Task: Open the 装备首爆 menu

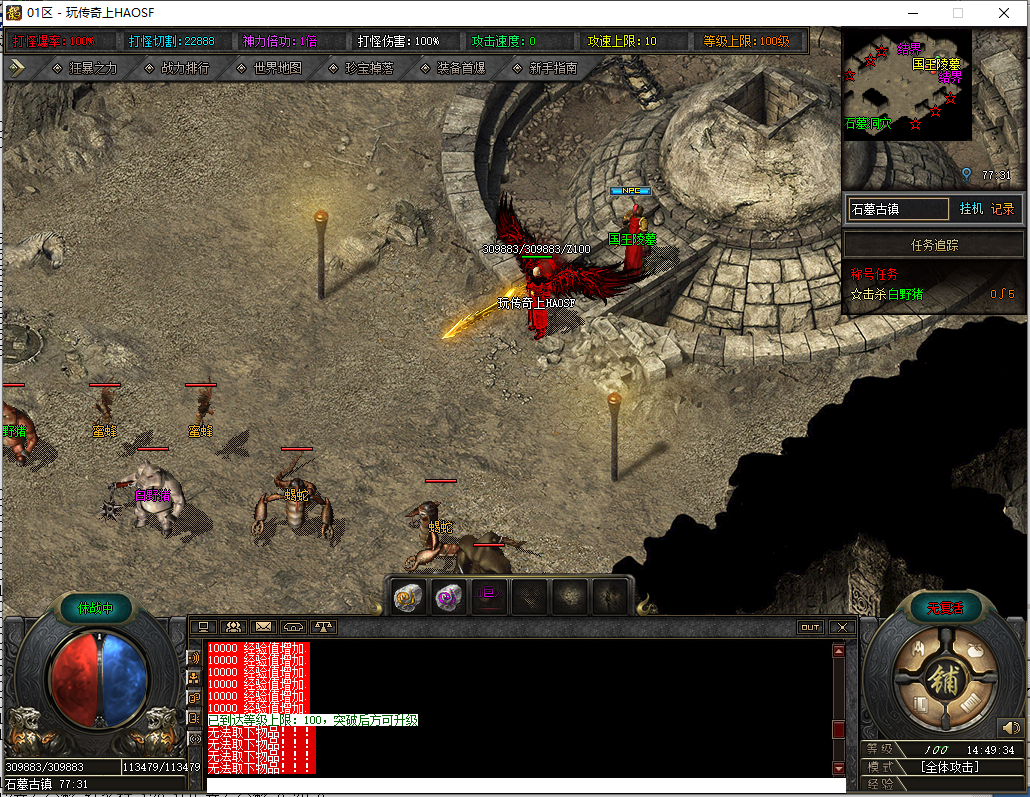Action: [453, 68]
